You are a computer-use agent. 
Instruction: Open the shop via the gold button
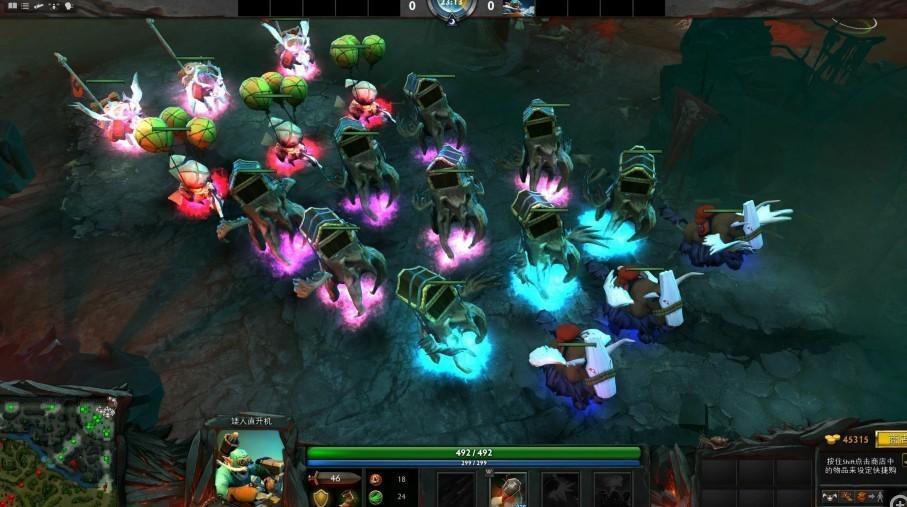890,439
